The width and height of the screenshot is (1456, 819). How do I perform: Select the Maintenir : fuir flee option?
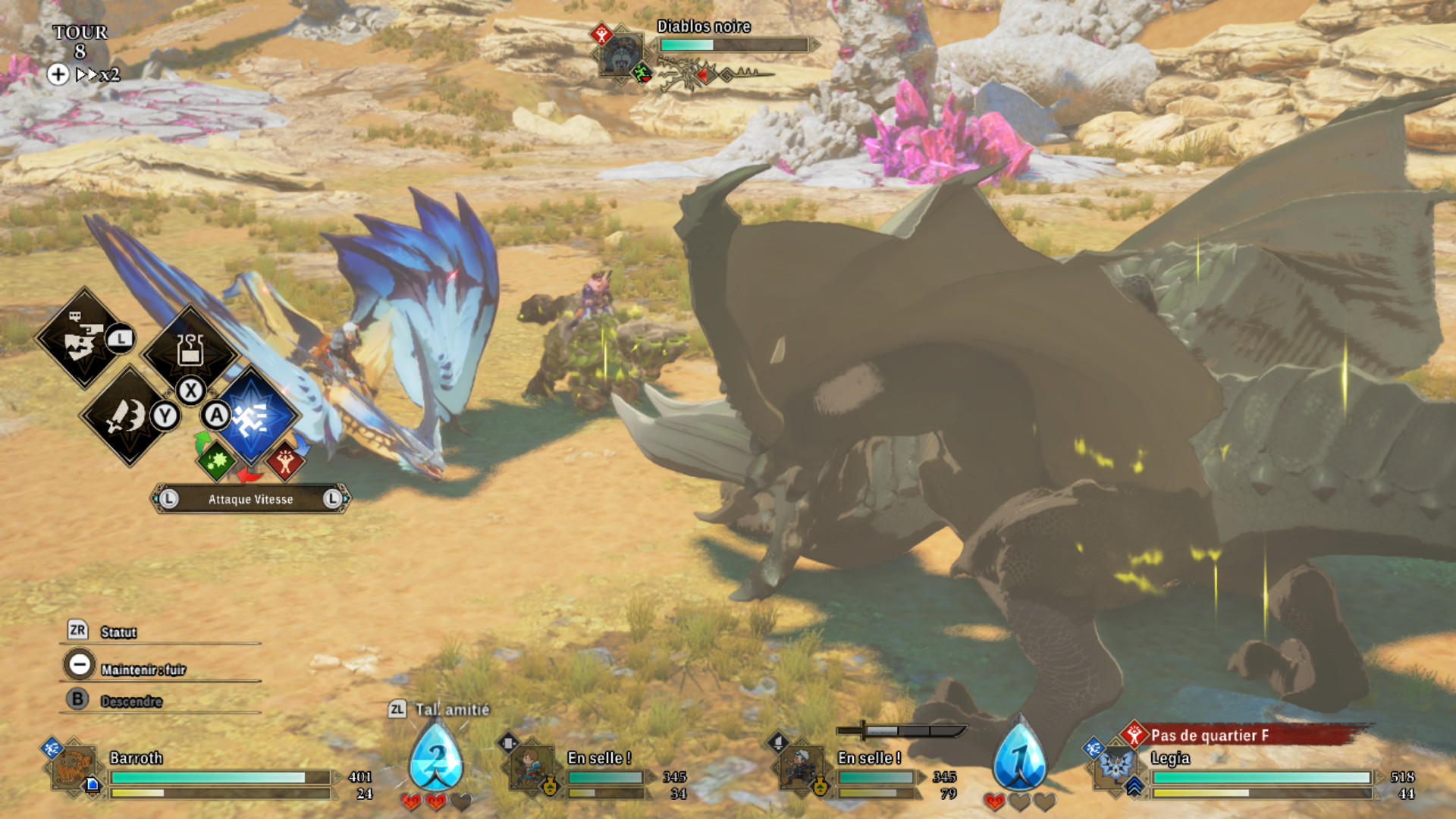(143, 670)
